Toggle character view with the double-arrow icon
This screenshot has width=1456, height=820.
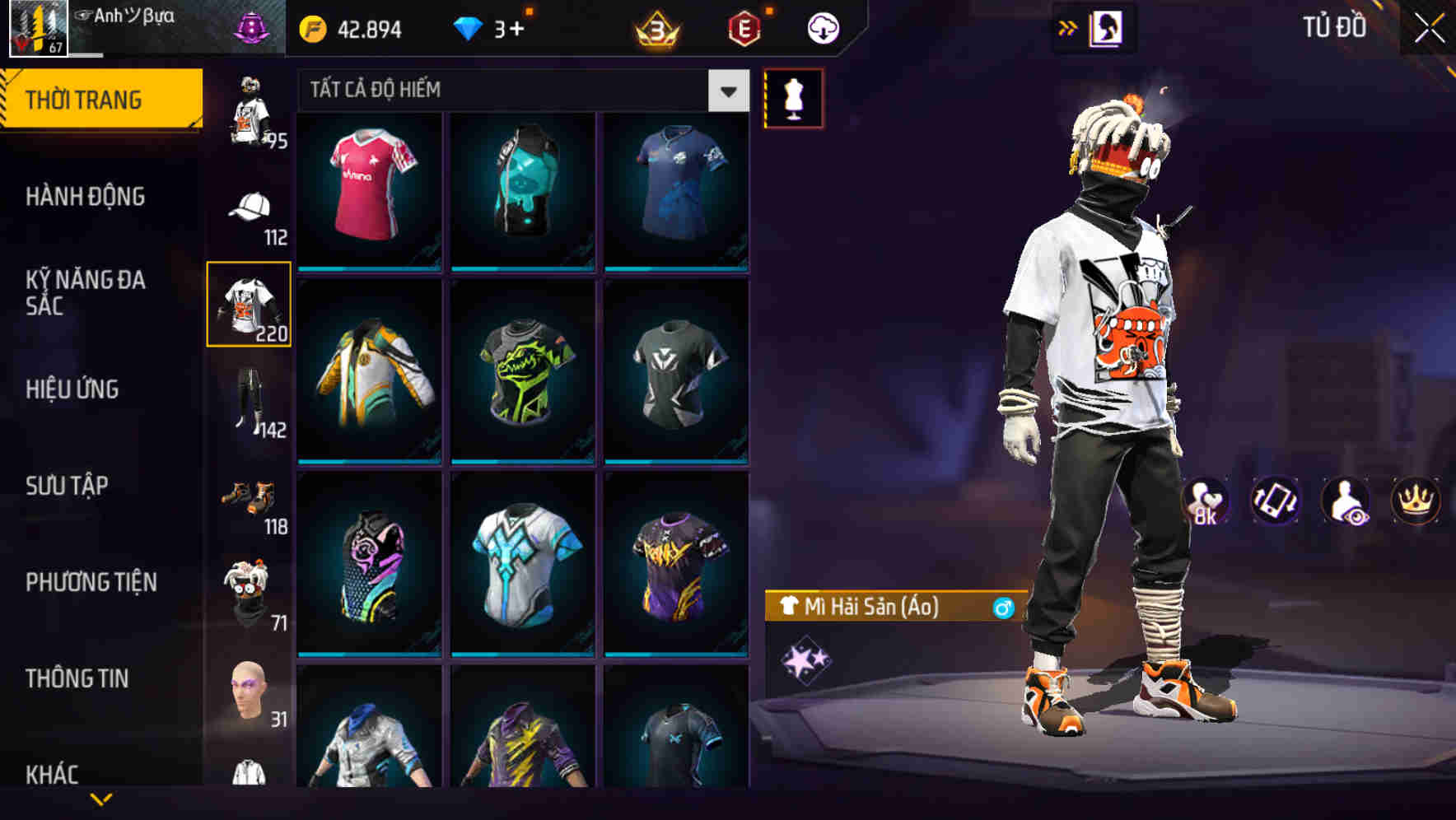(1066, 27)
